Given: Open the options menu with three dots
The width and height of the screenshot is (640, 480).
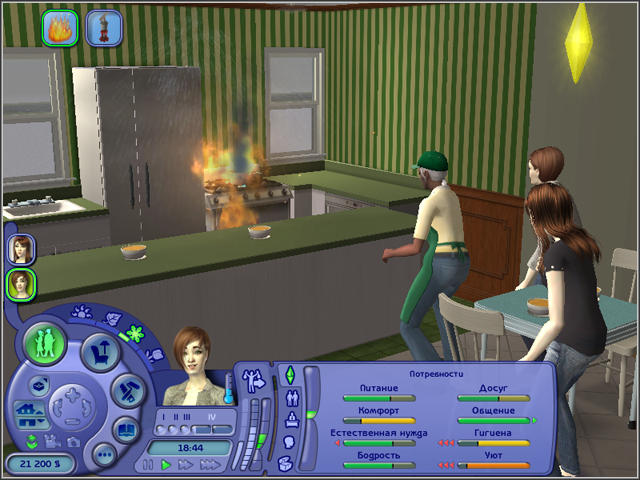Looking at the screenshot, I should [x=103, y=454].
